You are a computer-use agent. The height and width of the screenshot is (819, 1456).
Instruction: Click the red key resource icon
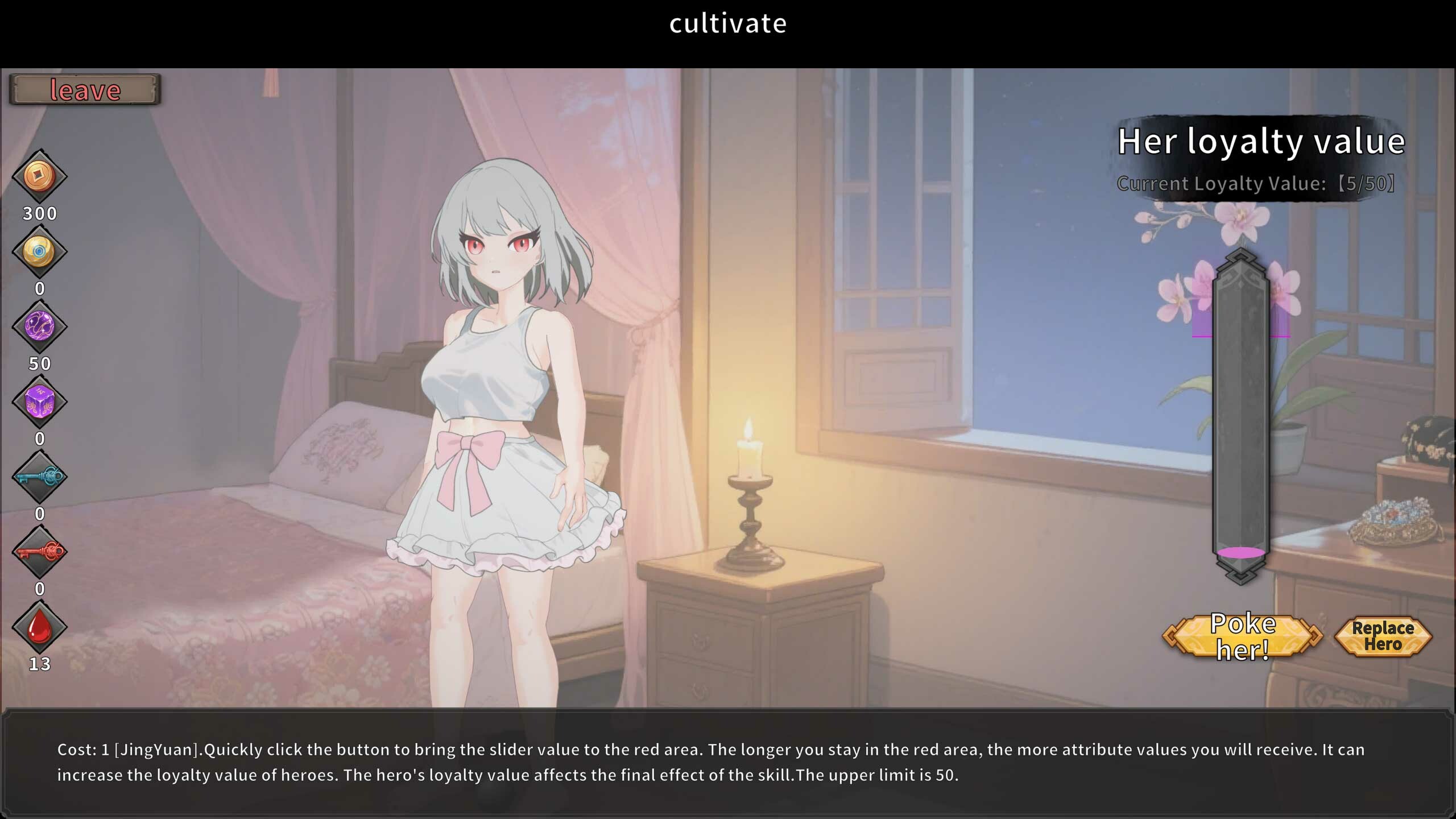click(39, 552)
